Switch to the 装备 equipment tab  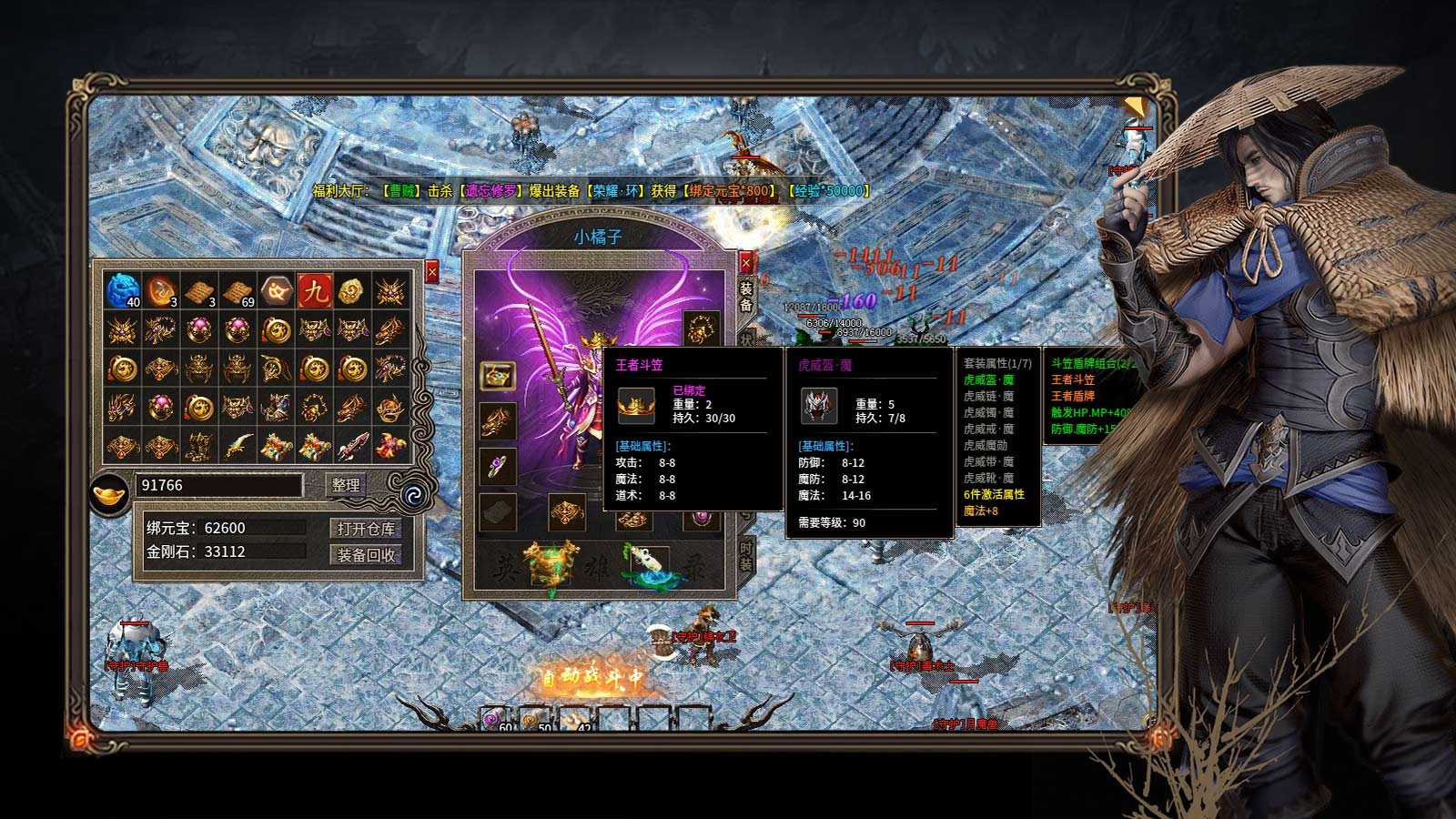click(x=746, y=296)
